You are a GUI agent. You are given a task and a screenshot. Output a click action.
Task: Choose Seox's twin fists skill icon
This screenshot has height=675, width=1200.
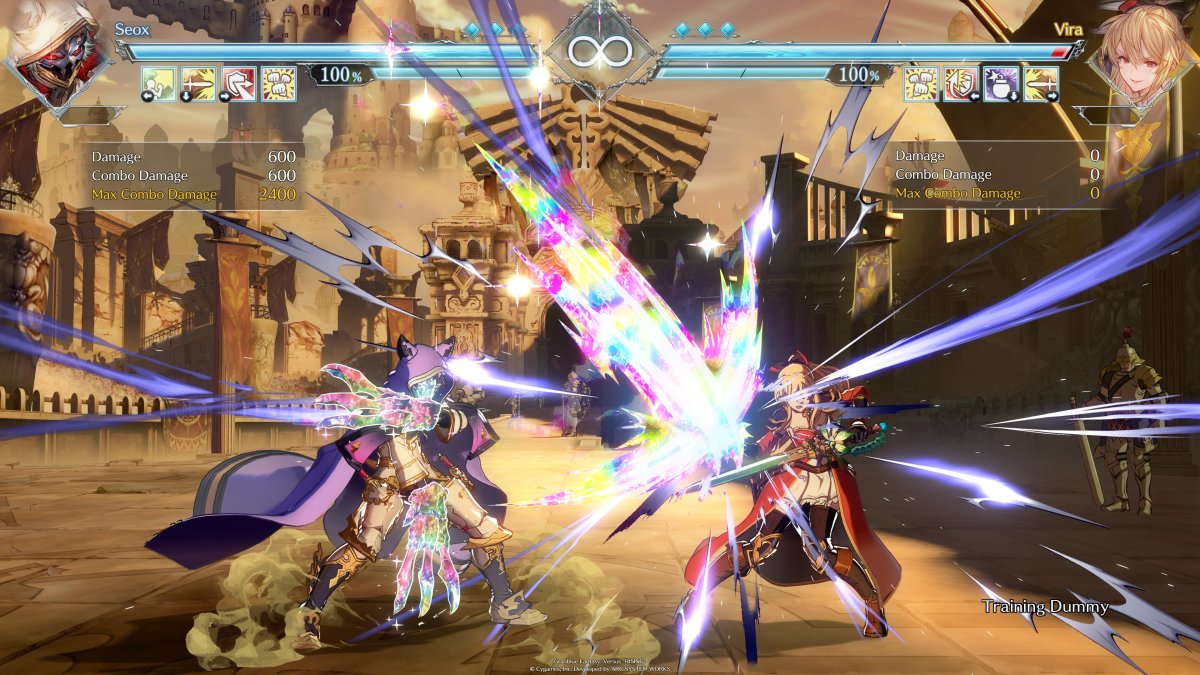279,83
